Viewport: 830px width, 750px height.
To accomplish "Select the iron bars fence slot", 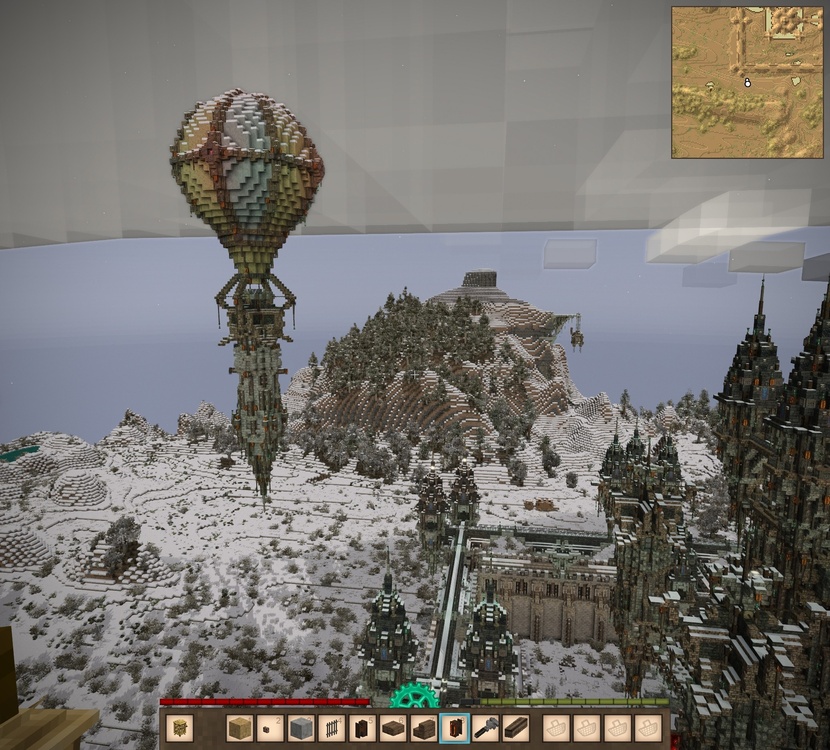I will (332, 728).
